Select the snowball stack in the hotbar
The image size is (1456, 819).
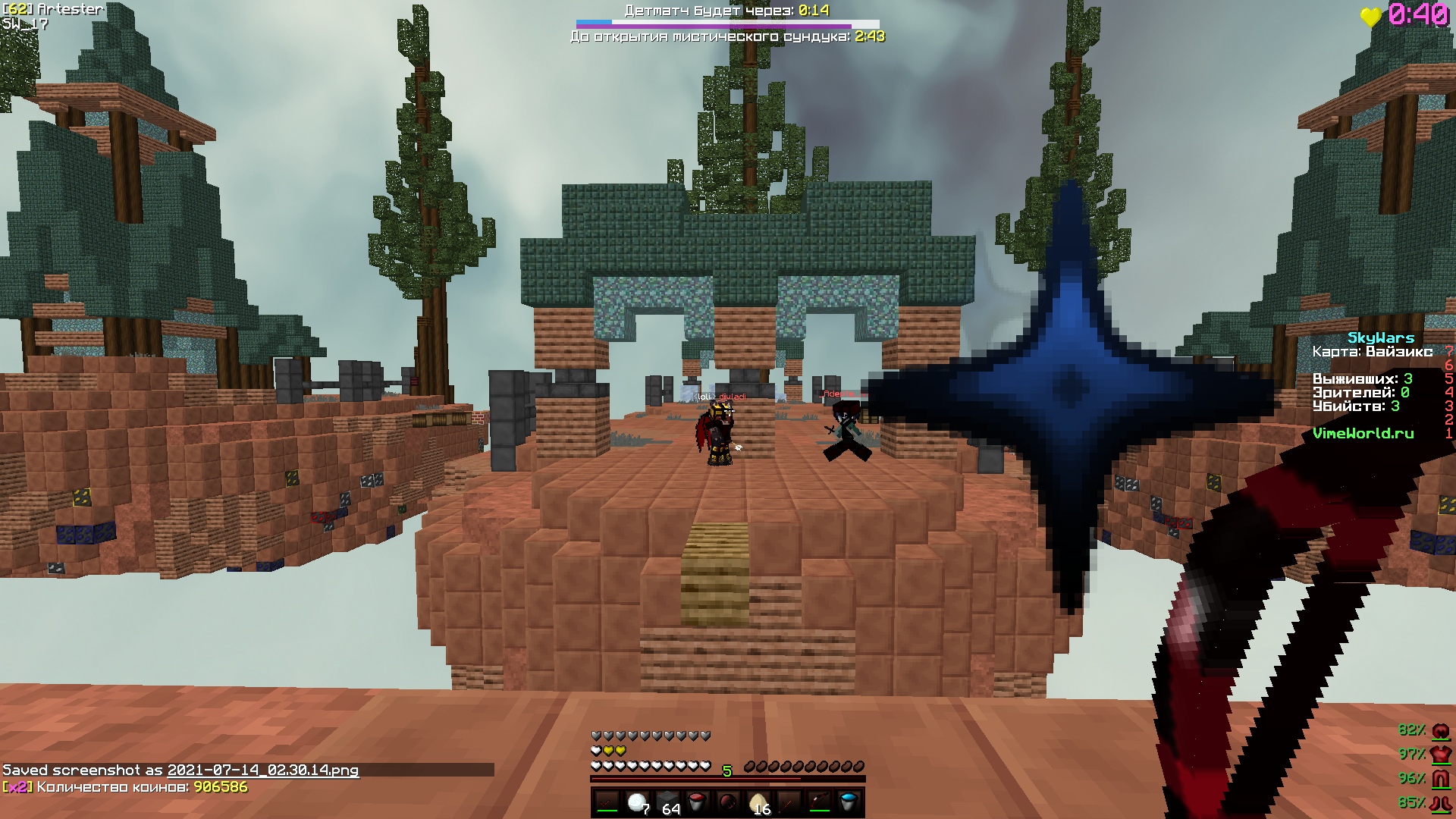[637, 803]
